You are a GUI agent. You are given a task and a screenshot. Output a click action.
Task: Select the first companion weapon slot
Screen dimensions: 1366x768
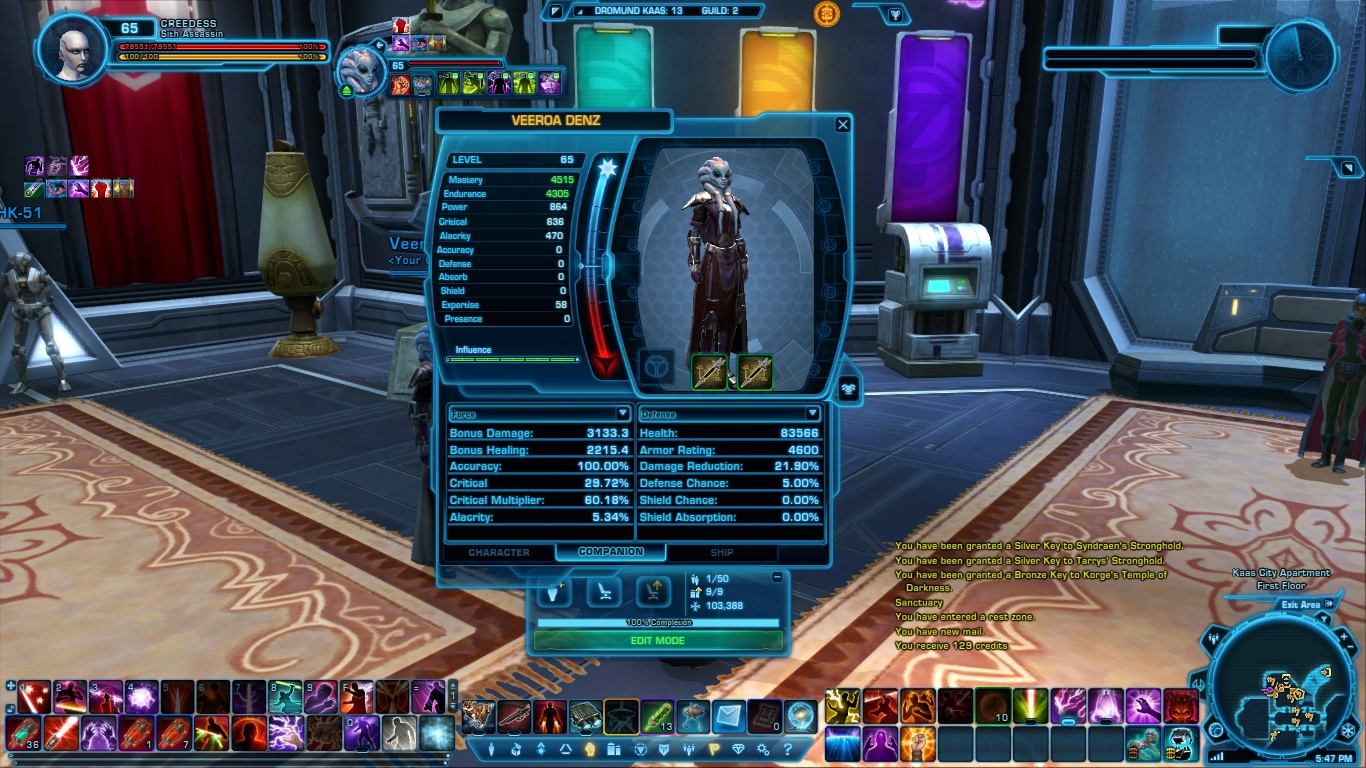(x=709, y=371)
